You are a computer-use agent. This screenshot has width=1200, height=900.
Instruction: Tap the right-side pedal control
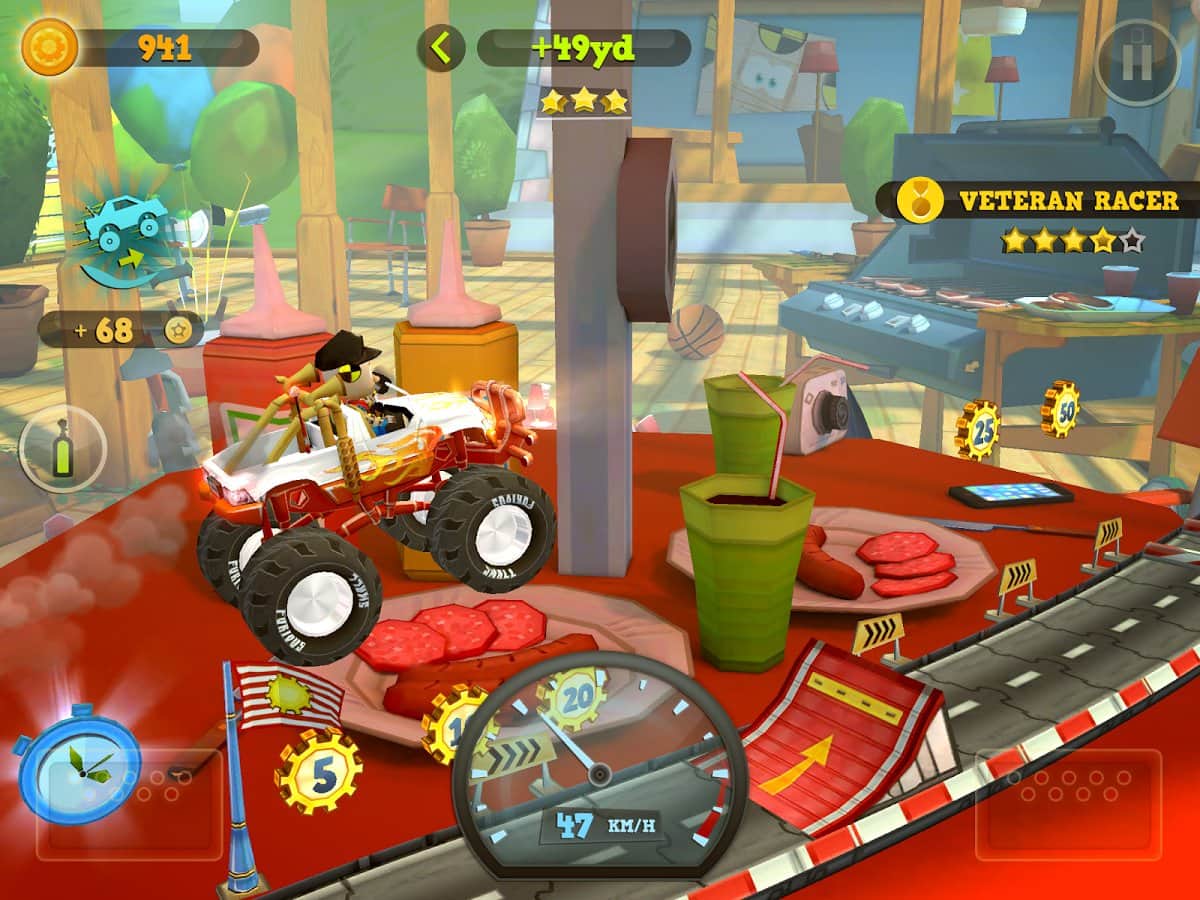[1067, 804]
